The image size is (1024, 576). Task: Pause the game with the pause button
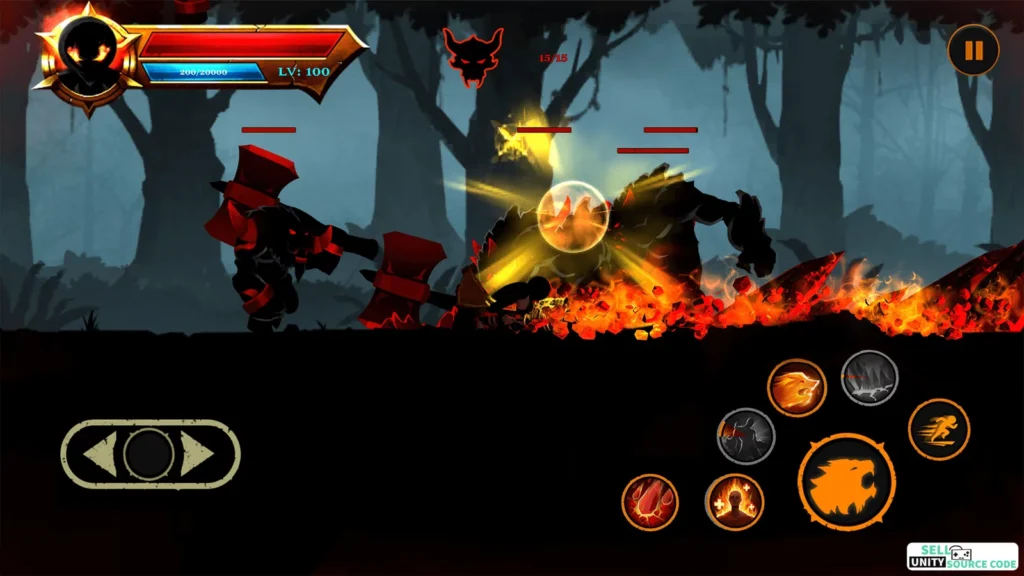coord(973,50)
